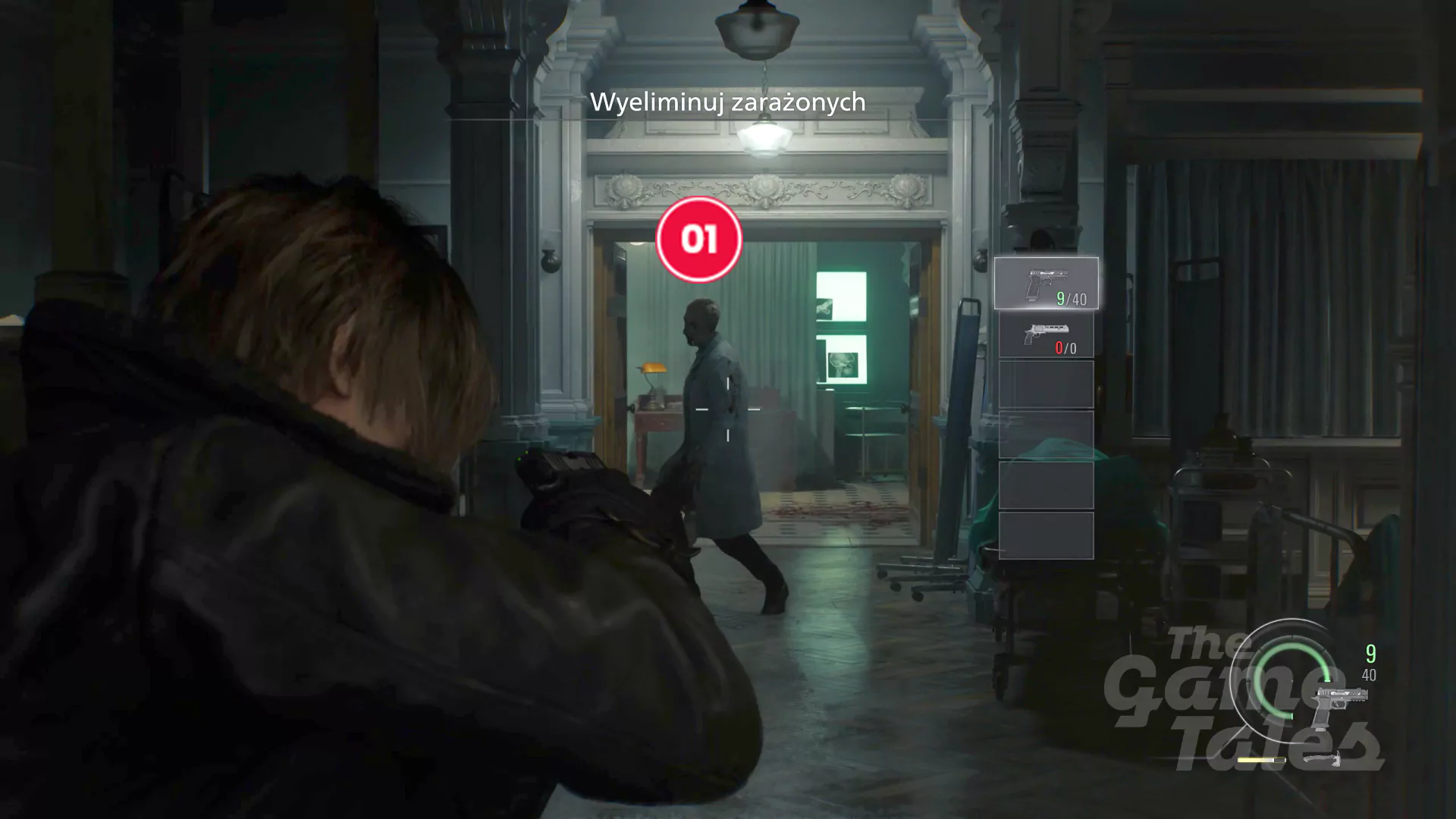Click the hatchet icon below the pistol
This screenshot has height=819, width=1456.
click(x=1323, y=758)
